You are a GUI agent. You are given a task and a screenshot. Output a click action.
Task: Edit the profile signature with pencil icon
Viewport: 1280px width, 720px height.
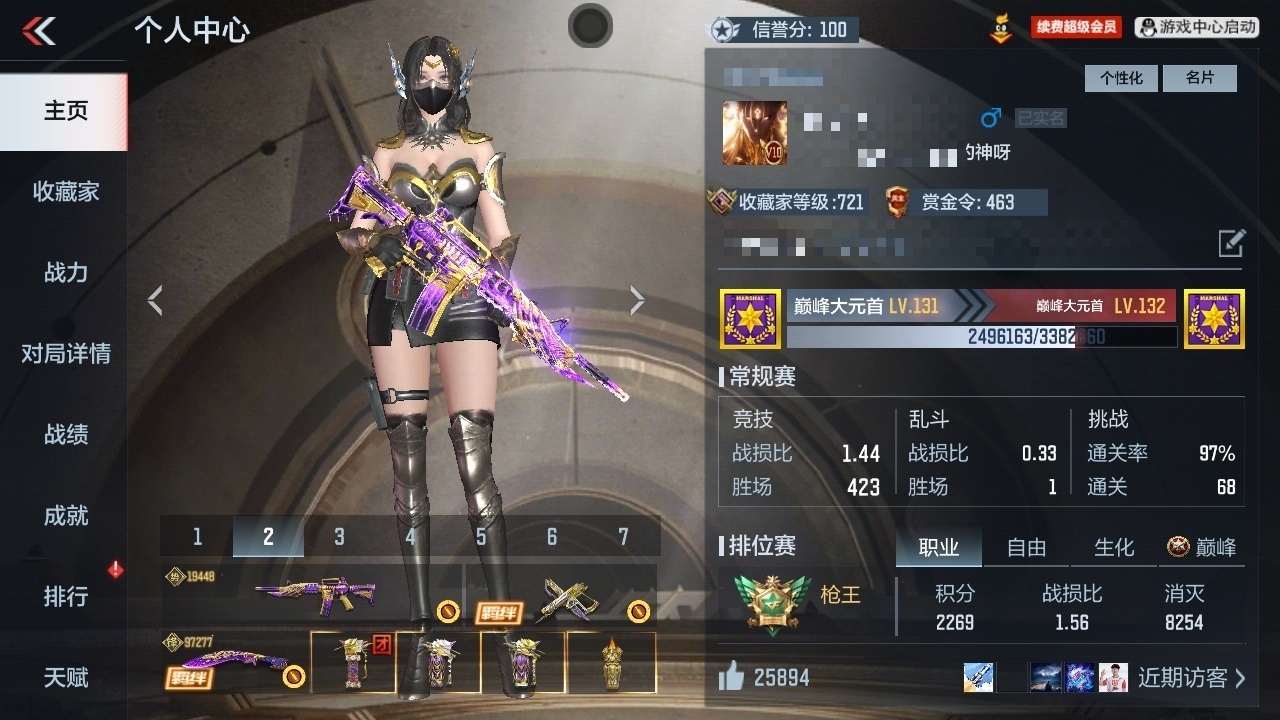[x=1231, y=243]
